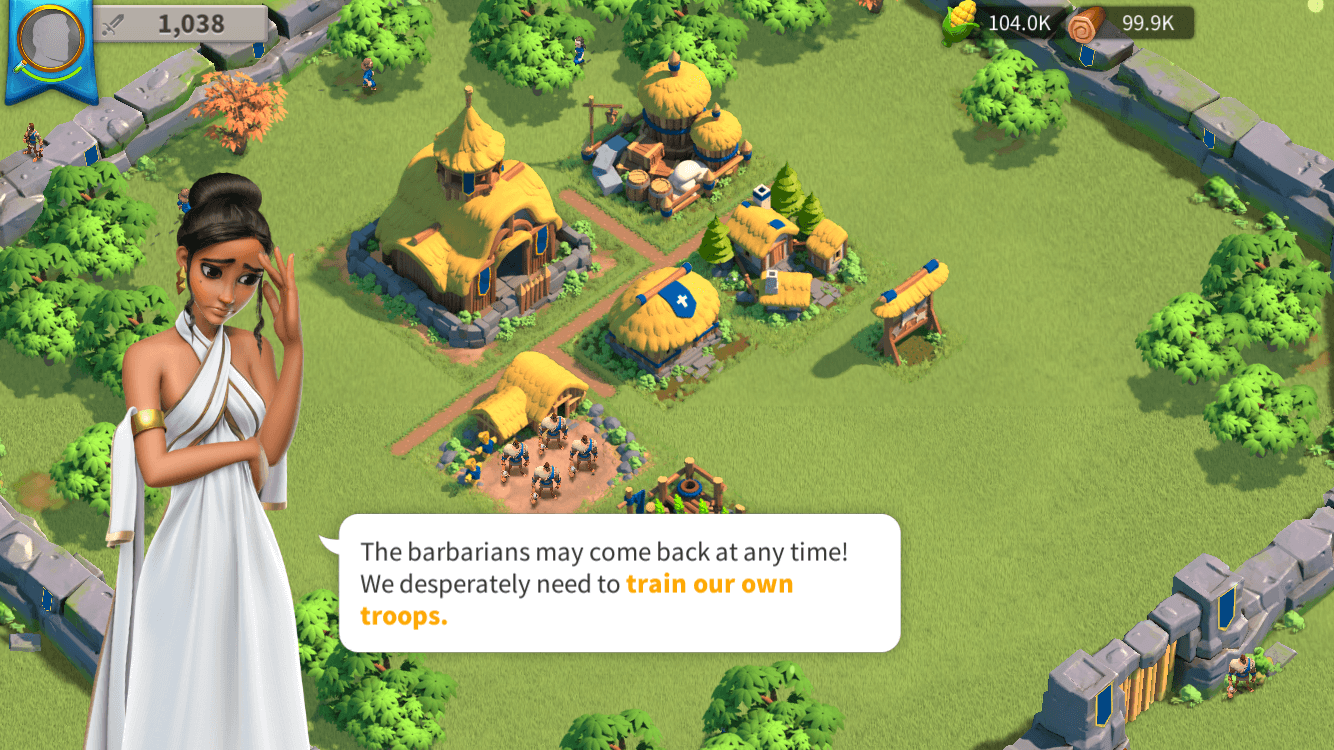Viewport: 1334px width, 750px height.
Task: Click the highlighted 'train our own troops' text
Action: pos(710,583)
